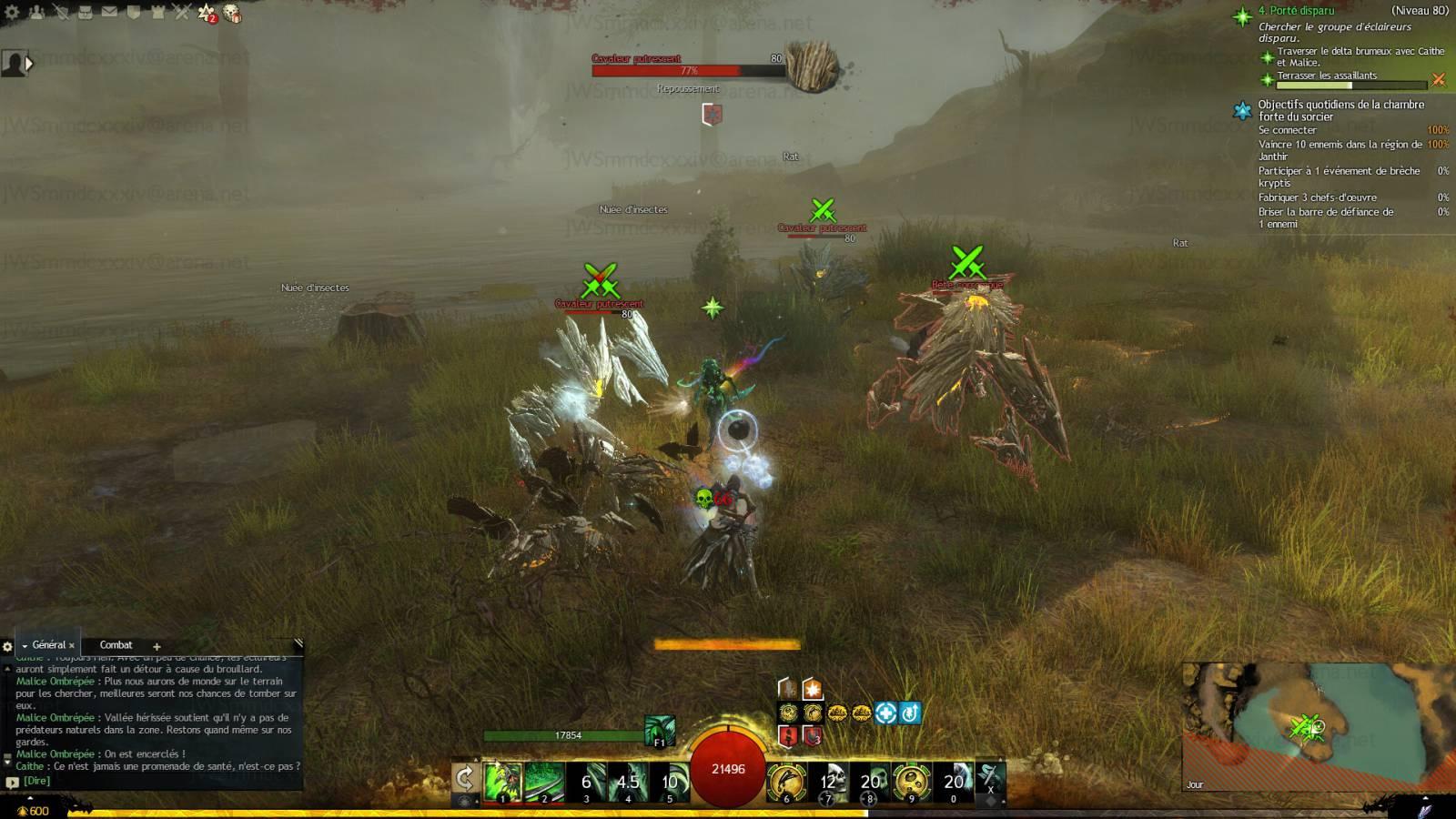Activate the utility skill in slot 9
1456x819 pixels.
click(912, 782)
